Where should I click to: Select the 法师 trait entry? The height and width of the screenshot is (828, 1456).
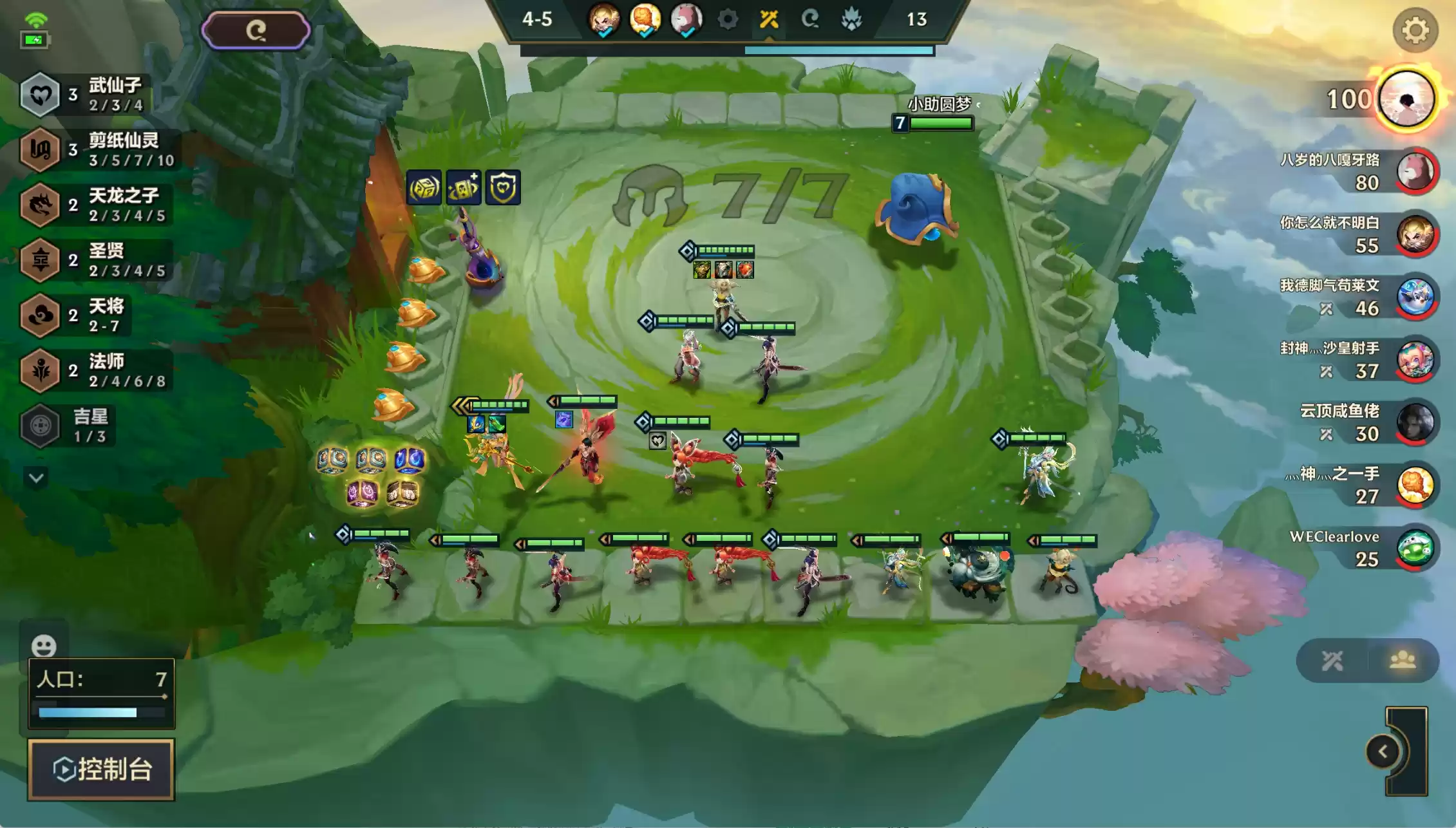[x=97, y=371]
